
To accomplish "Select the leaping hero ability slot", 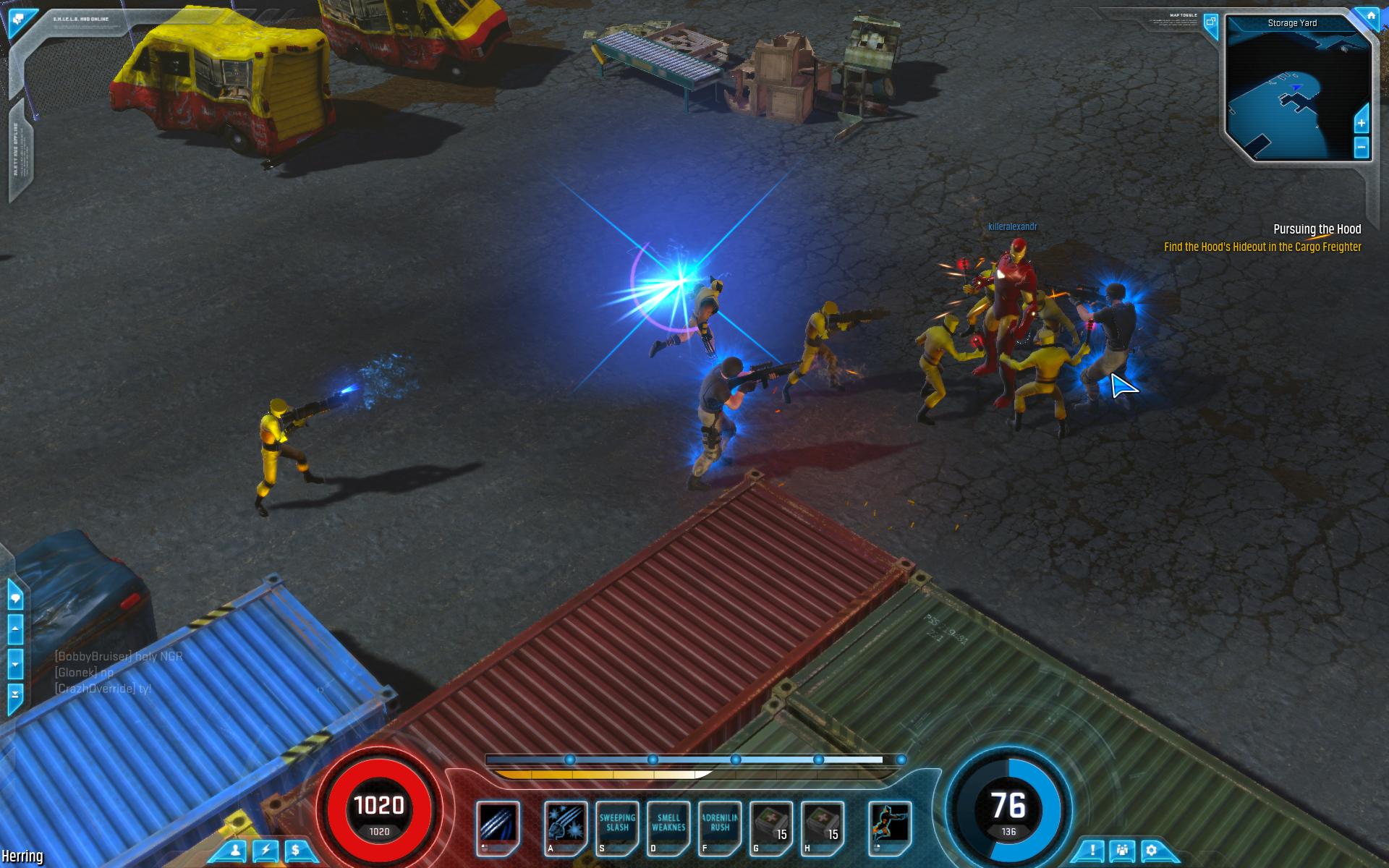I will pyautogui.click(x=890, y=825).
